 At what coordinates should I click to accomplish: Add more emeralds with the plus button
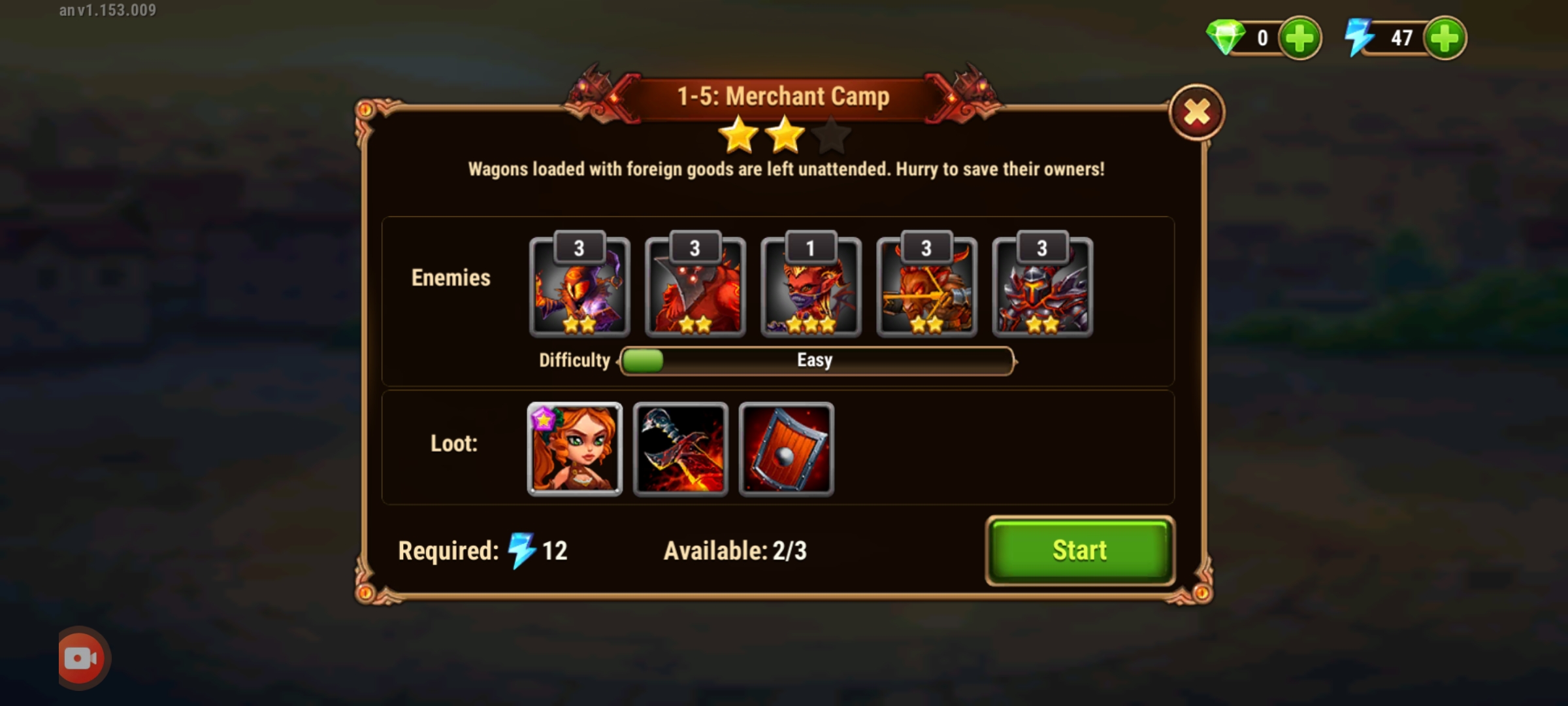(x=1299, y=38)
